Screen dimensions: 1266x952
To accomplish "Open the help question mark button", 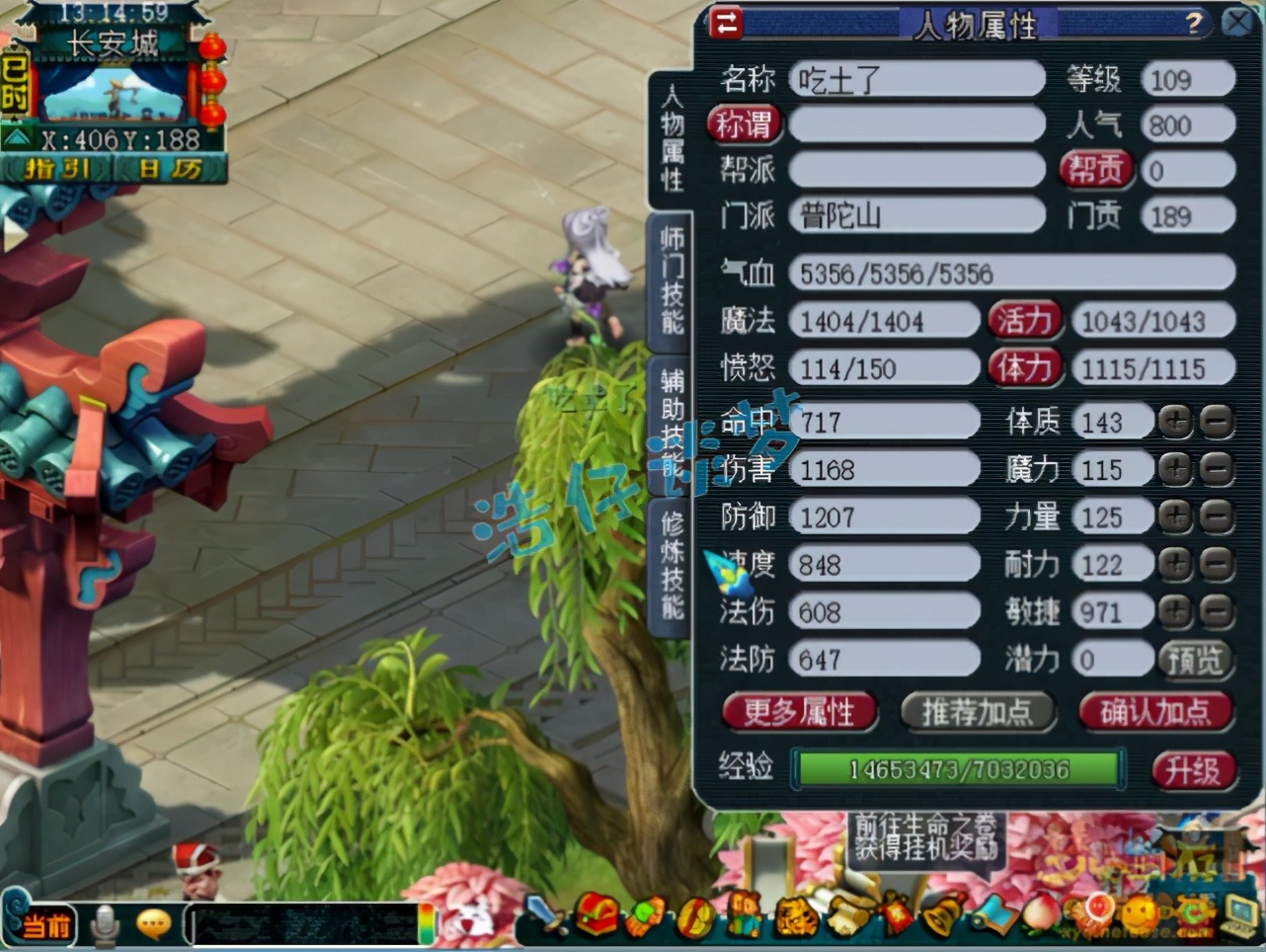I will (x=1194, y=23).
